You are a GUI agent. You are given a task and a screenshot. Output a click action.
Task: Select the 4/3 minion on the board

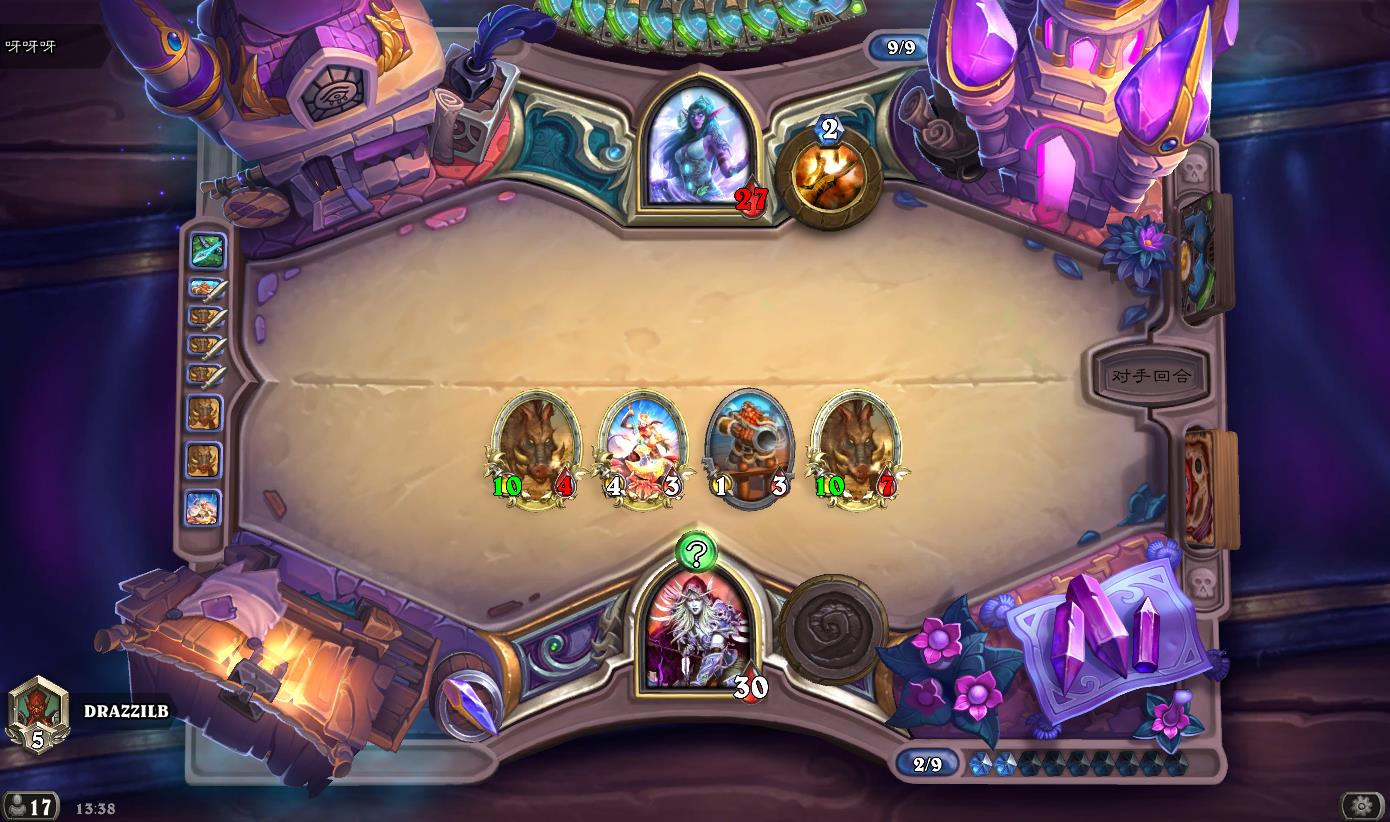[x=641, y=447]
